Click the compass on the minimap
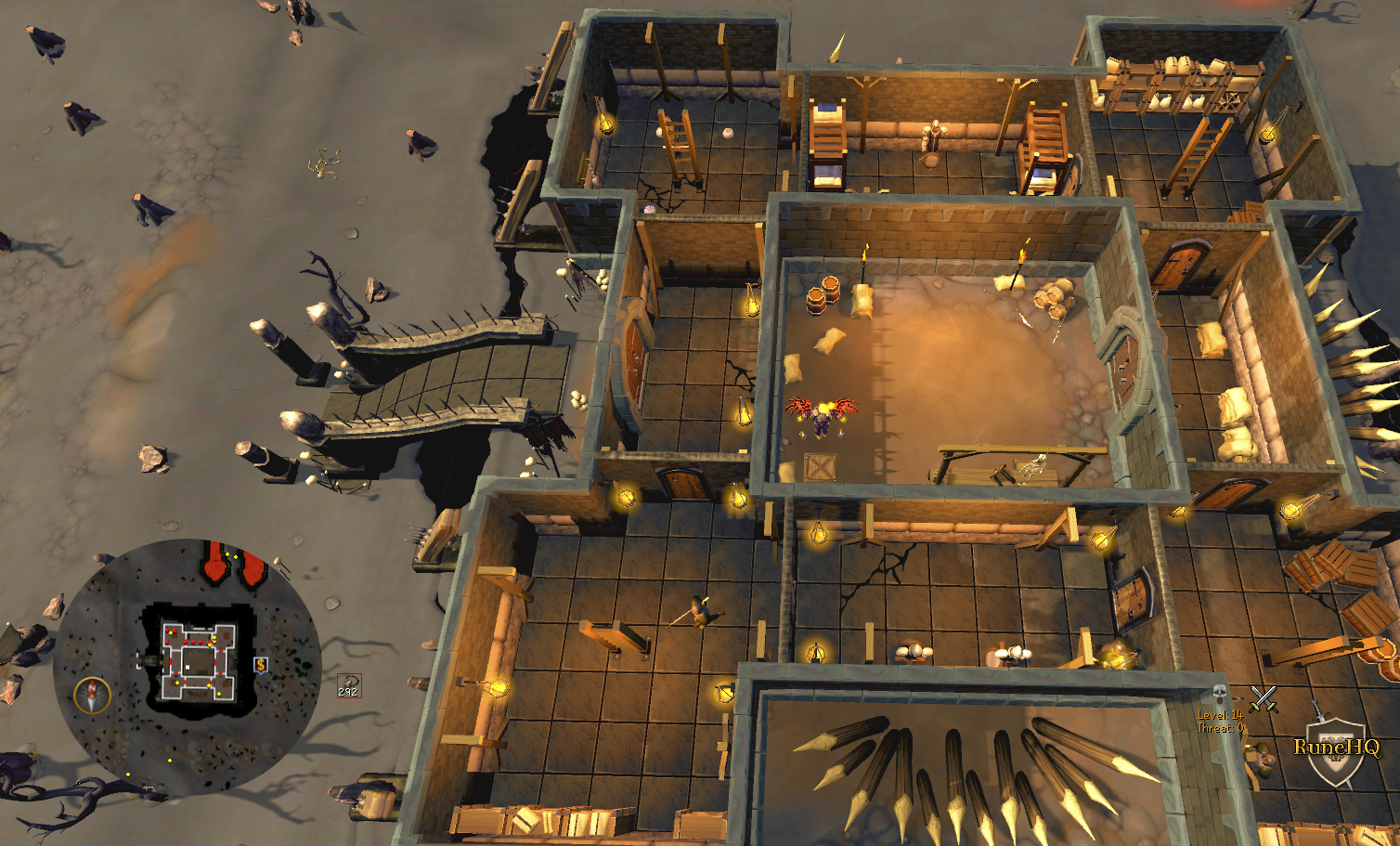 (x=91, y=694)
